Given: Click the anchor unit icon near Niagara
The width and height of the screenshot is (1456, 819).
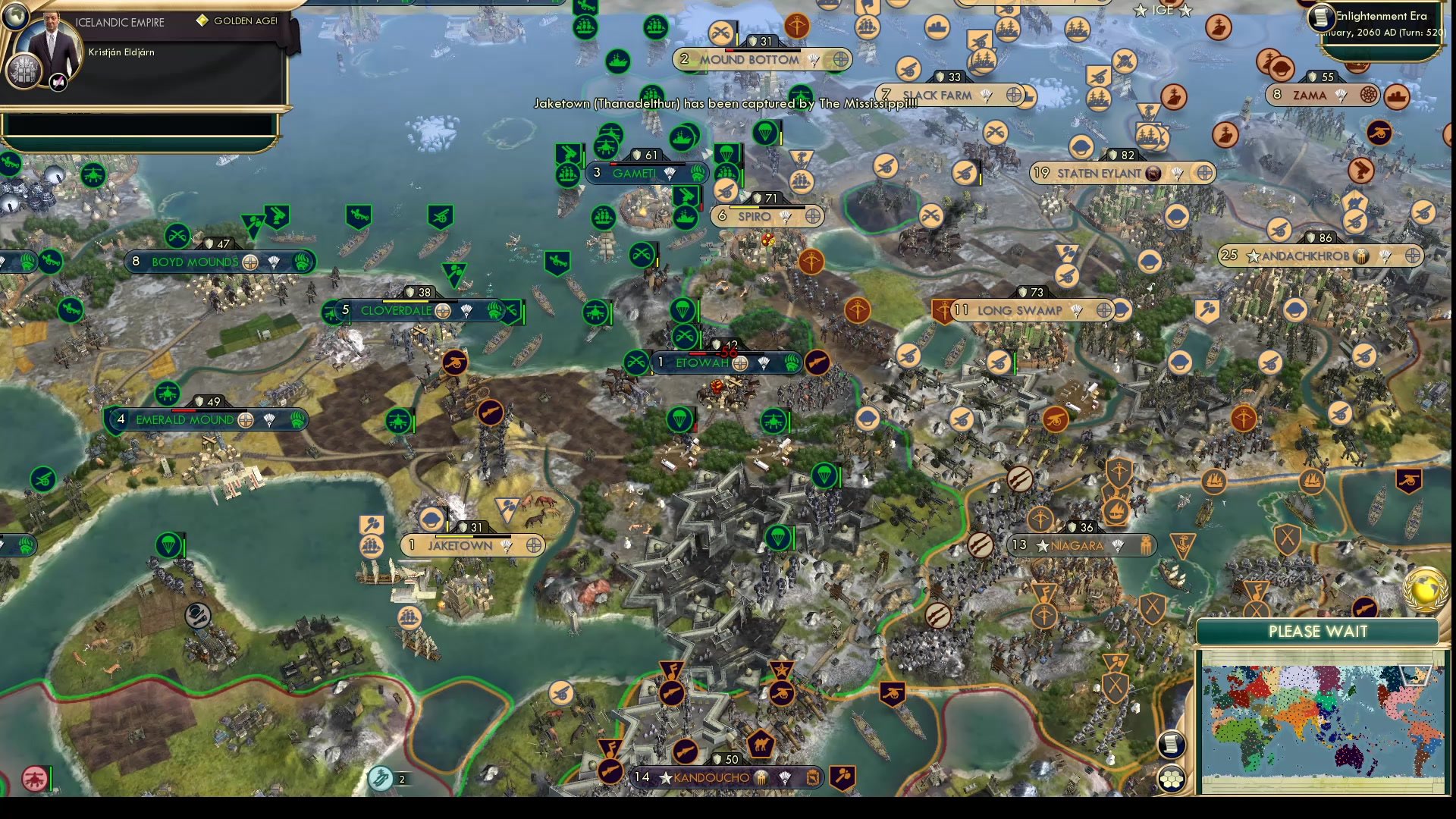Looking at the screenshot, I should point(1181,544).
